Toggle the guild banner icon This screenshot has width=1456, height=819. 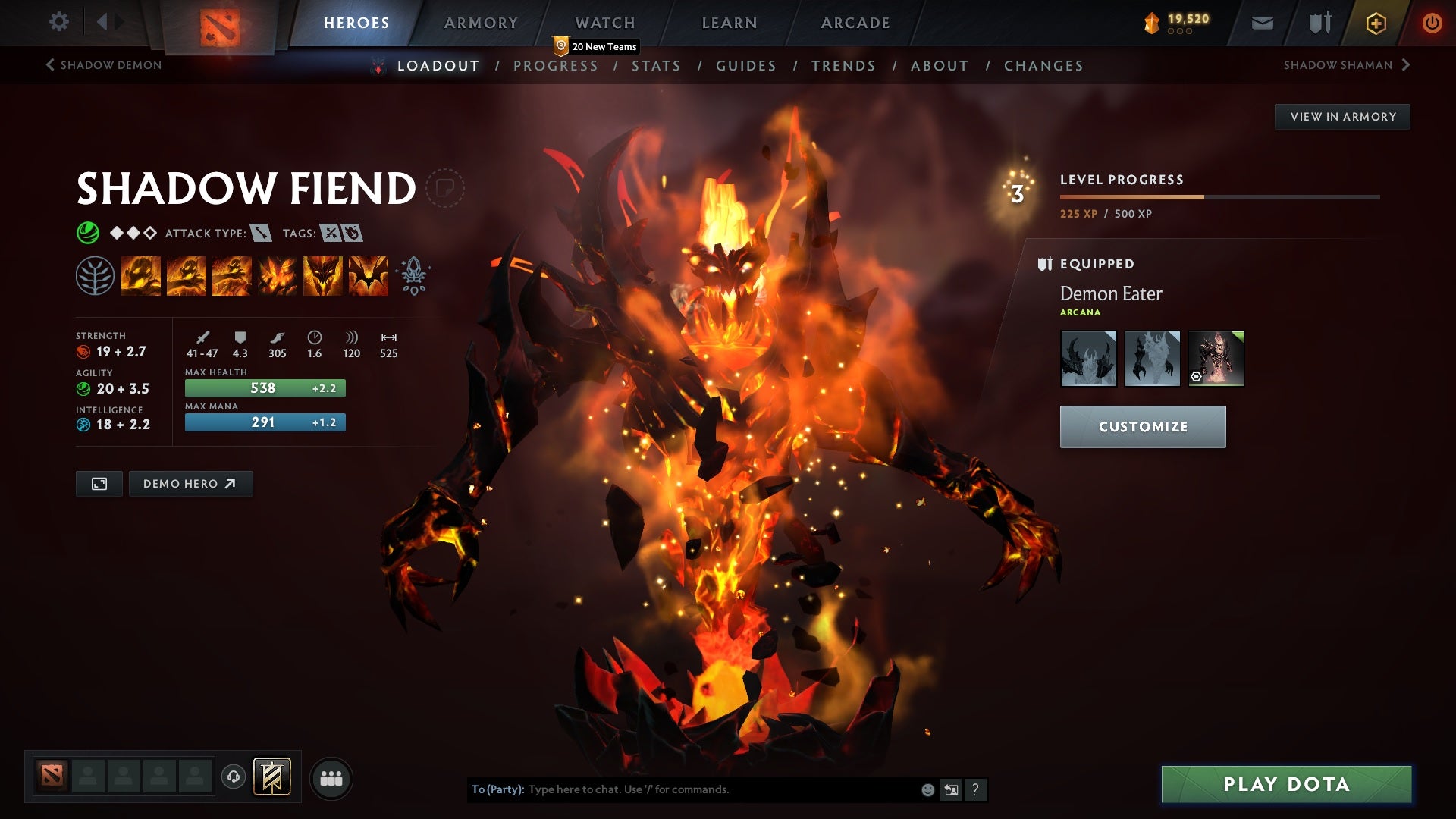point(271,777)
